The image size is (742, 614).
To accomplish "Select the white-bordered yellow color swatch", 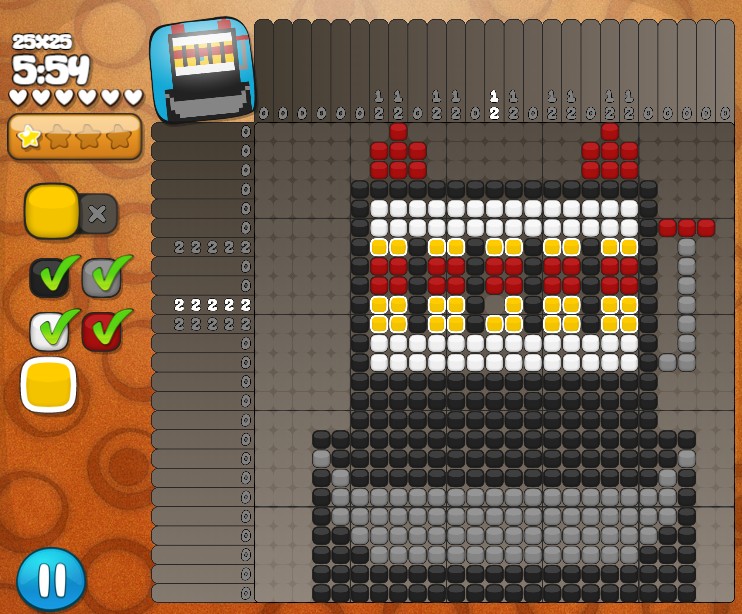I will (48, 385).
